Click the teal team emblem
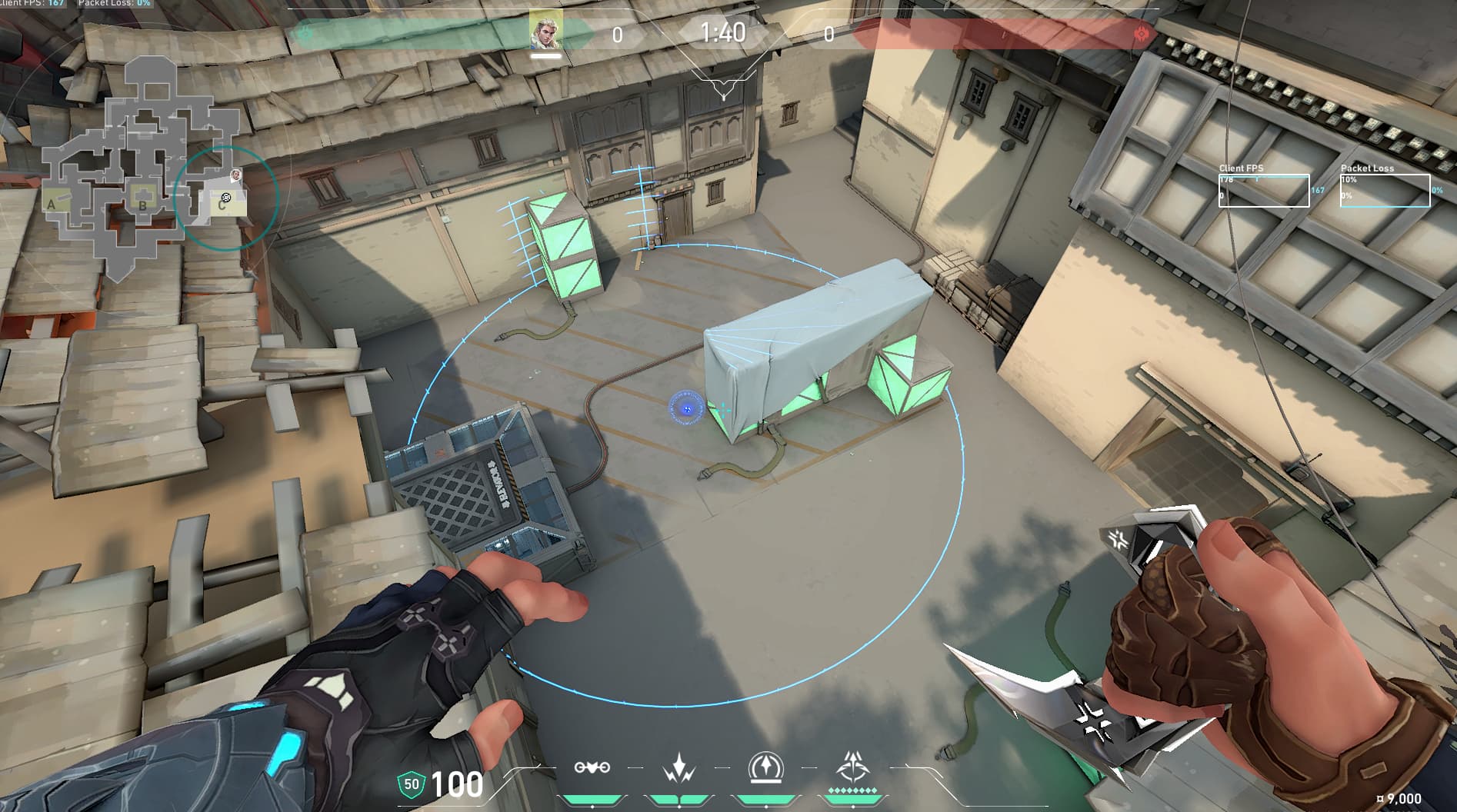This screenshot has width=1457, height=812. [305, 33]
